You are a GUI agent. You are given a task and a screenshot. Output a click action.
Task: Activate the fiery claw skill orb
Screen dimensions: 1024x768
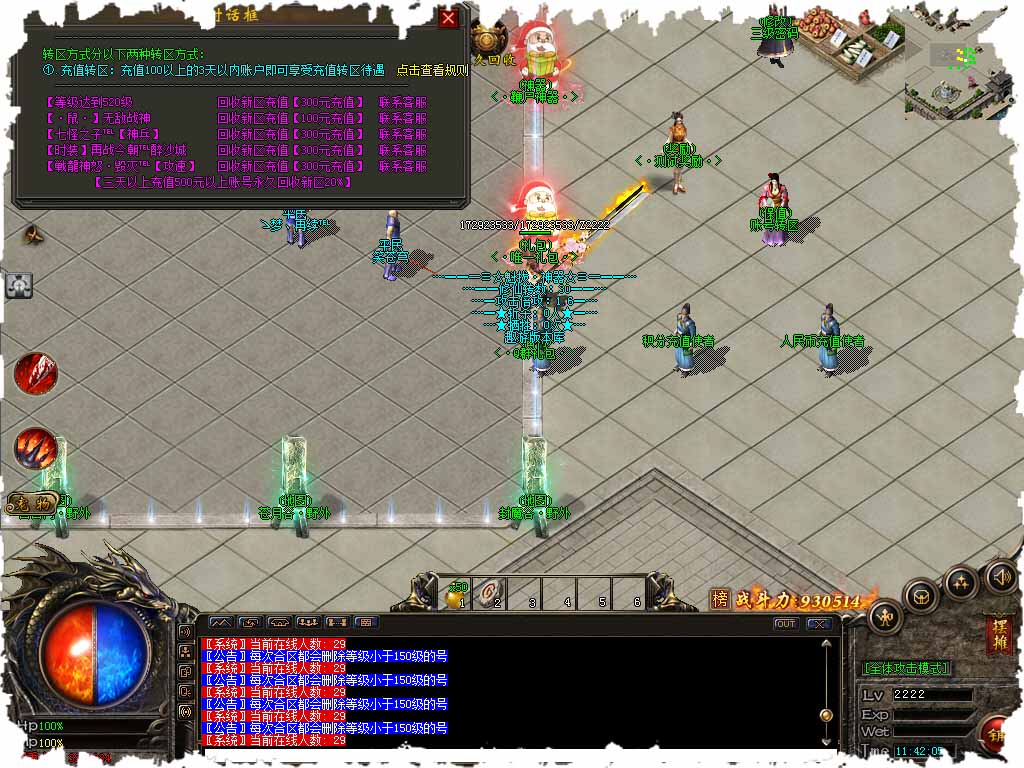point(36,447)
